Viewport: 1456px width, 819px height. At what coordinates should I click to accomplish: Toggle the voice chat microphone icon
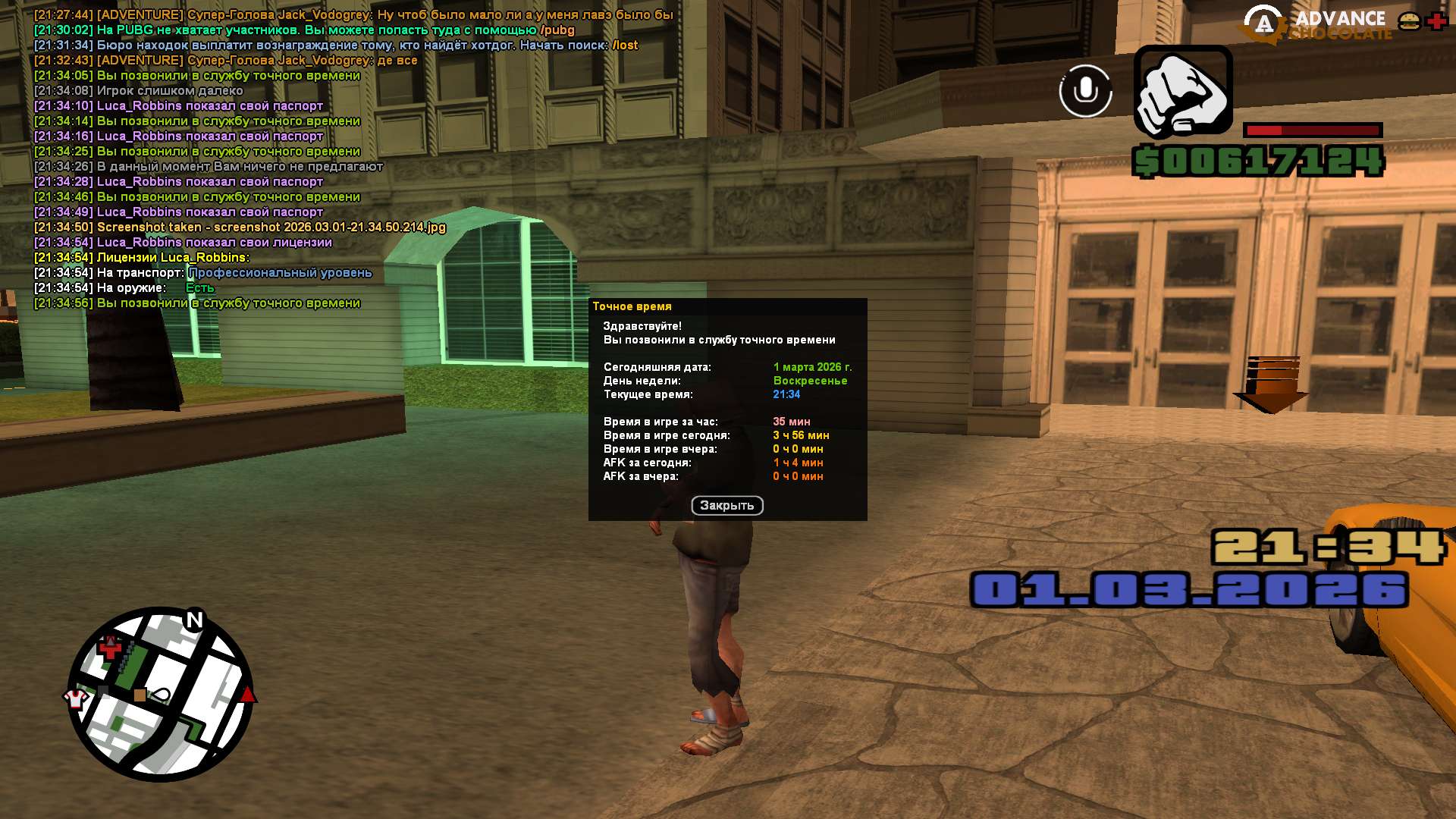point(1085,91)
